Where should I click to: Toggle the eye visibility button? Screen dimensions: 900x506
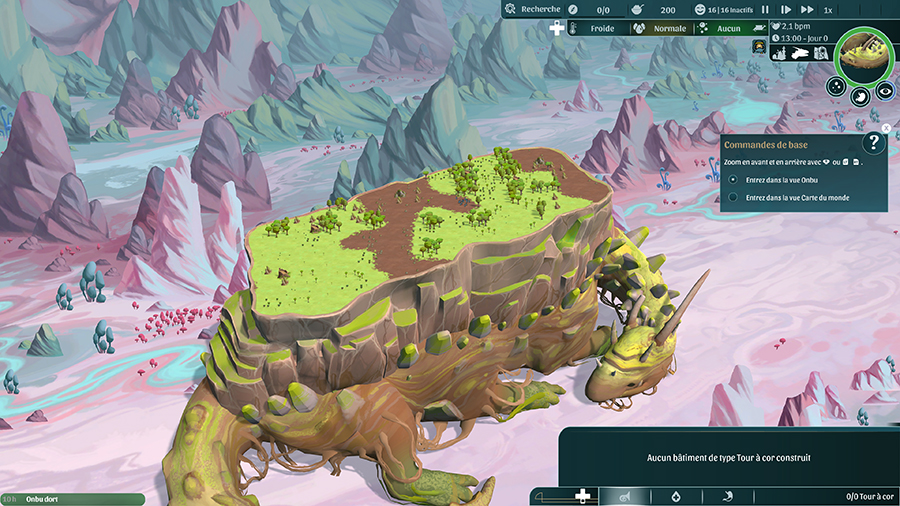(x=884, y=91)
